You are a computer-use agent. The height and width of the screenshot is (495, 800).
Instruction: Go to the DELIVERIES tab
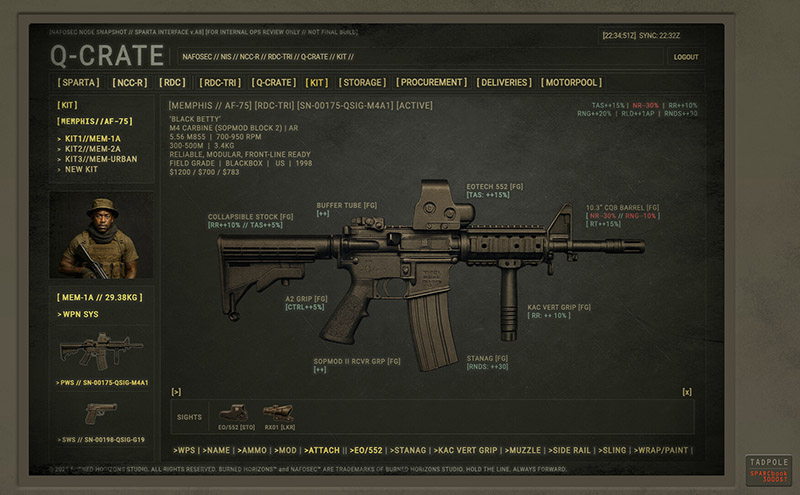(505, 82)
